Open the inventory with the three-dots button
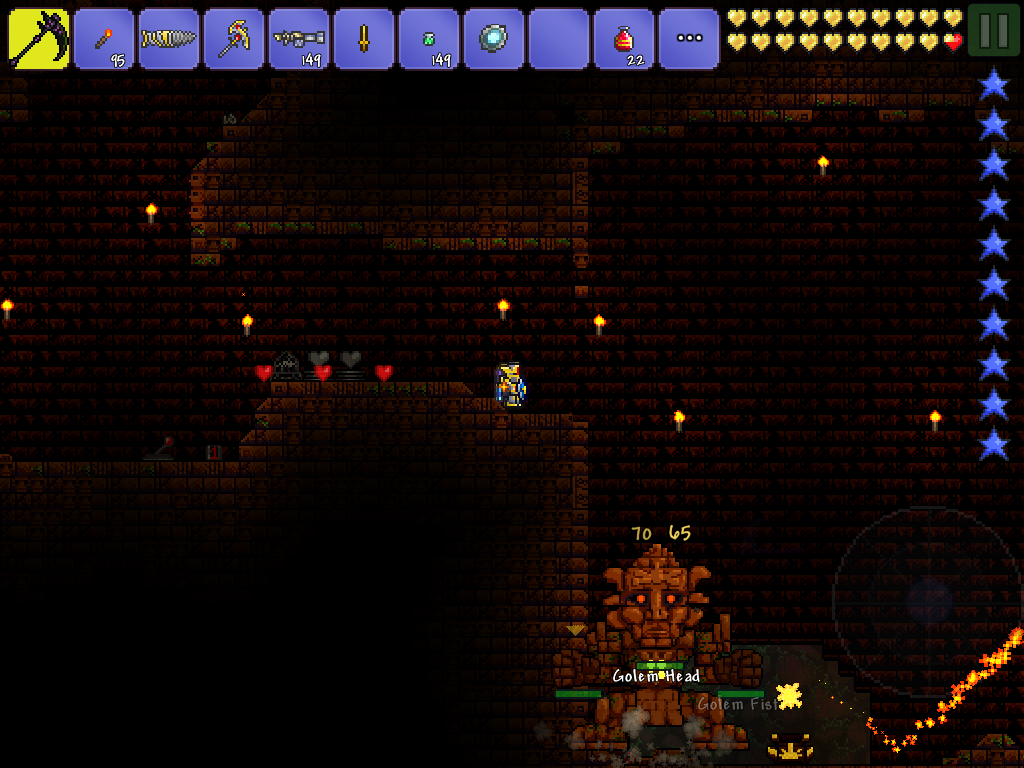The height and width of the screenshot is (768, 1024). tap(689, 39)
